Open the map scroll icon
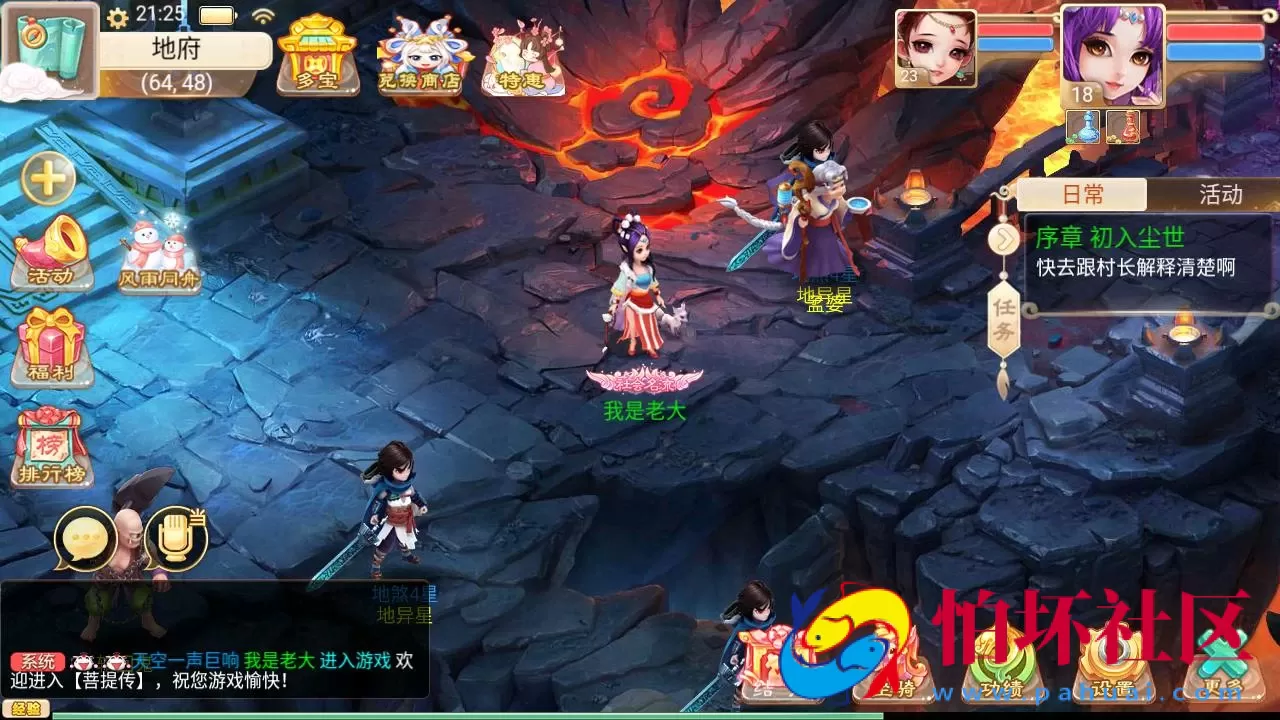 [x=50, y=48]
